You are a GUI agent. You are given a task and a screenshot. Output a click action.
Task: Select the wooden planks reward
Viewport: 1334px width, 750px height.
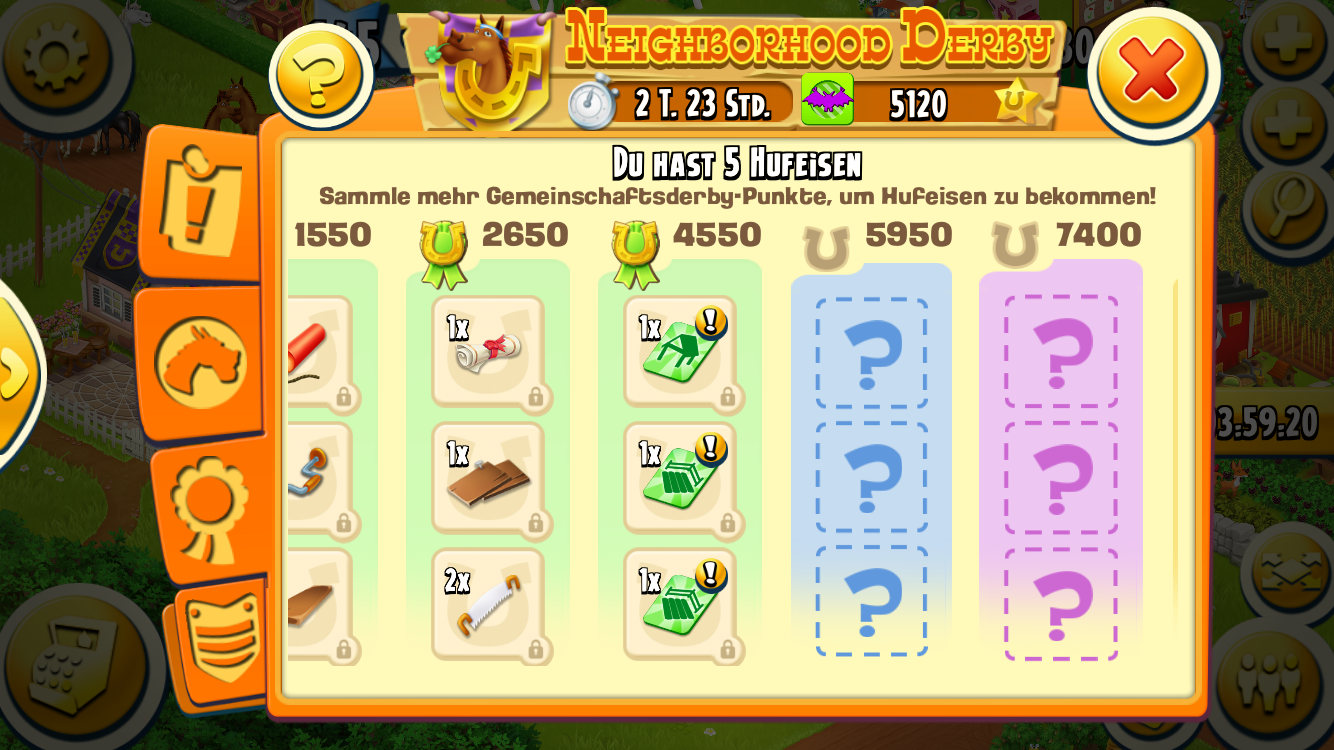tap(488, 478)
